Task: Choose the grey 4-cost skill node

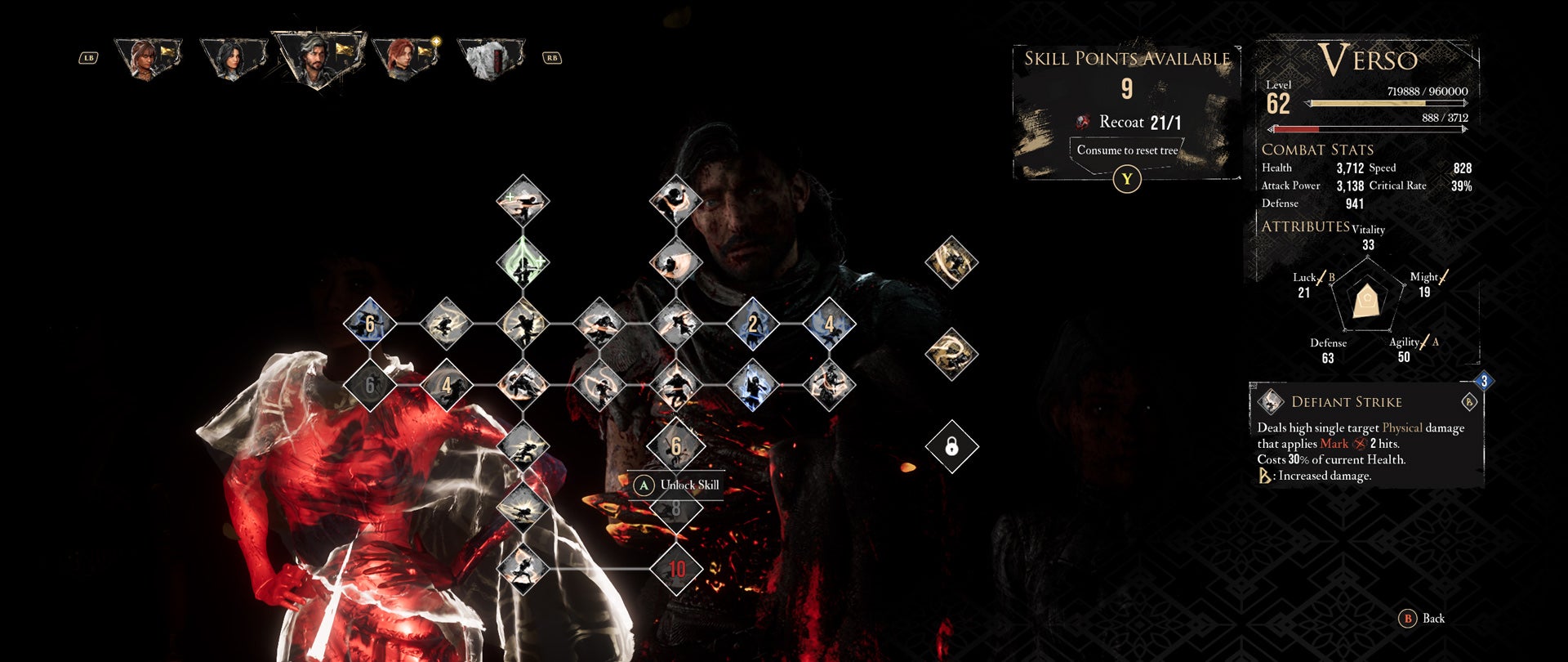Action: click(x=446, y=385)
